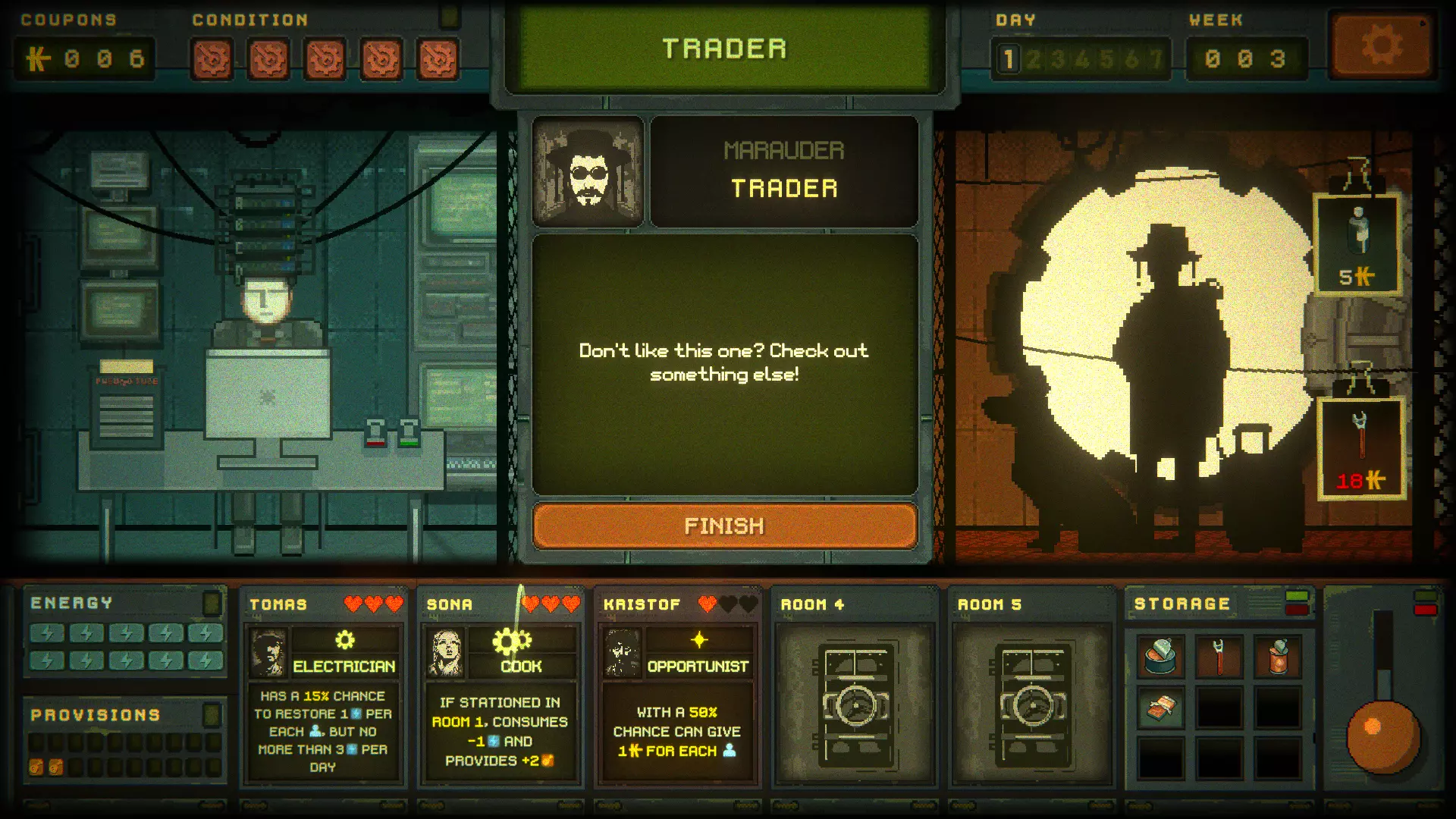This screenshot has height=819, width=1456.
Task: Pick the red-handled wrench in storage
Action: click(1219, 656)
